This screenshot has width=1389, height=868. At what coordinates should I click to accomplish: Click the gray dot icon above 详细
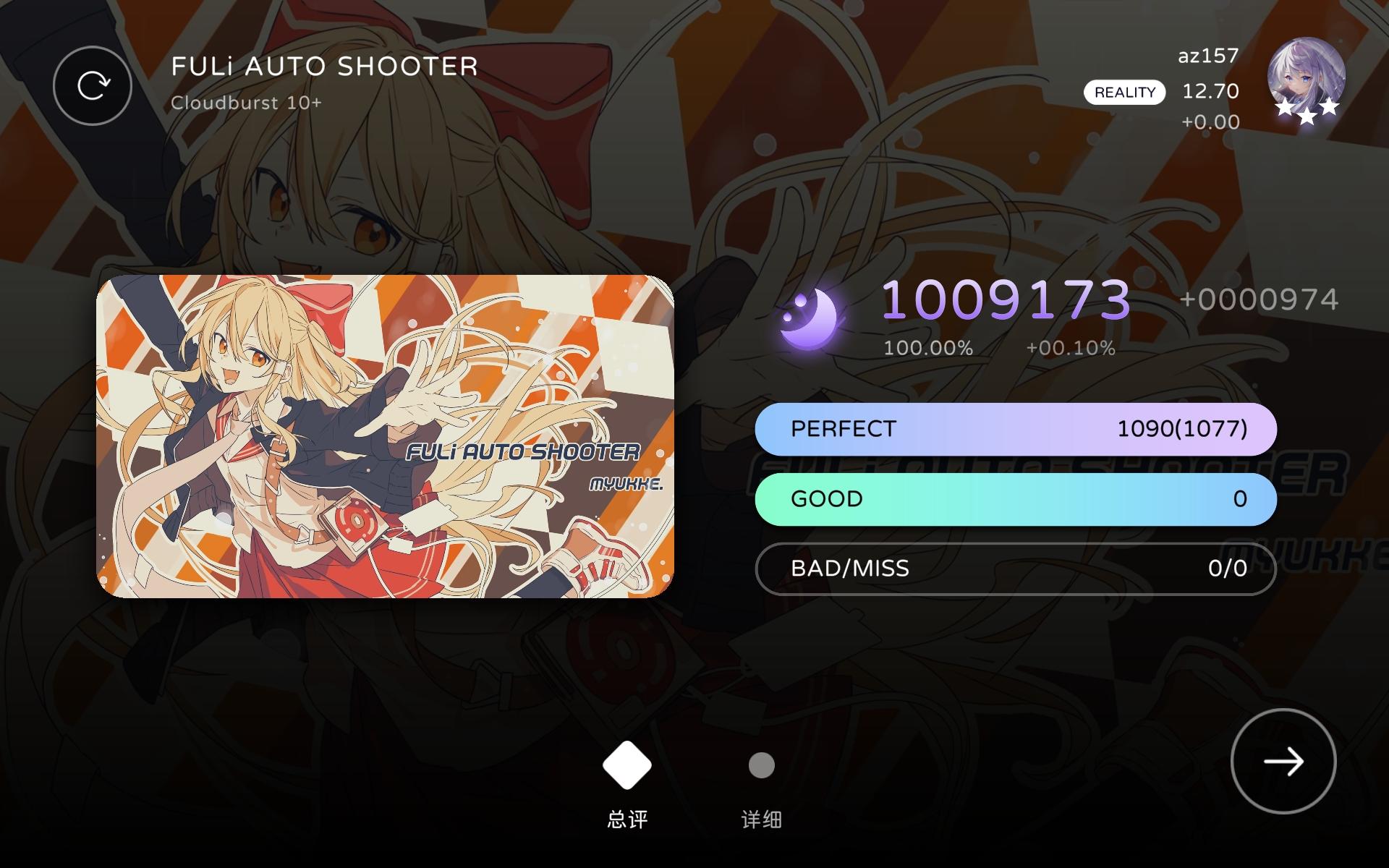coord(761,765)
